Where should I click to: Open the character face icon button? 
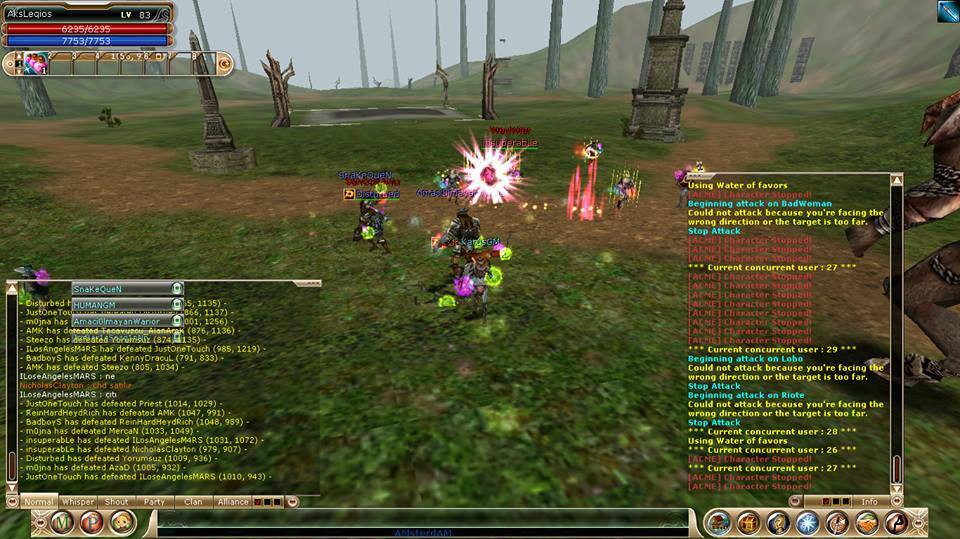[122, 523]
